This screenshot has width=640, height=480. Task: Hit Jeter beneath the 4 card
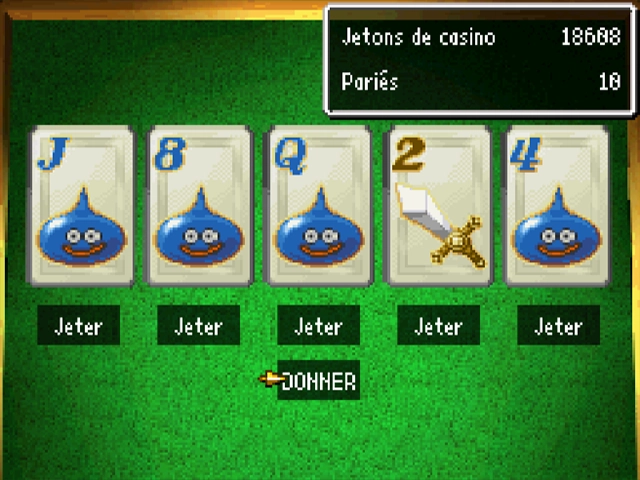[558, 326]
